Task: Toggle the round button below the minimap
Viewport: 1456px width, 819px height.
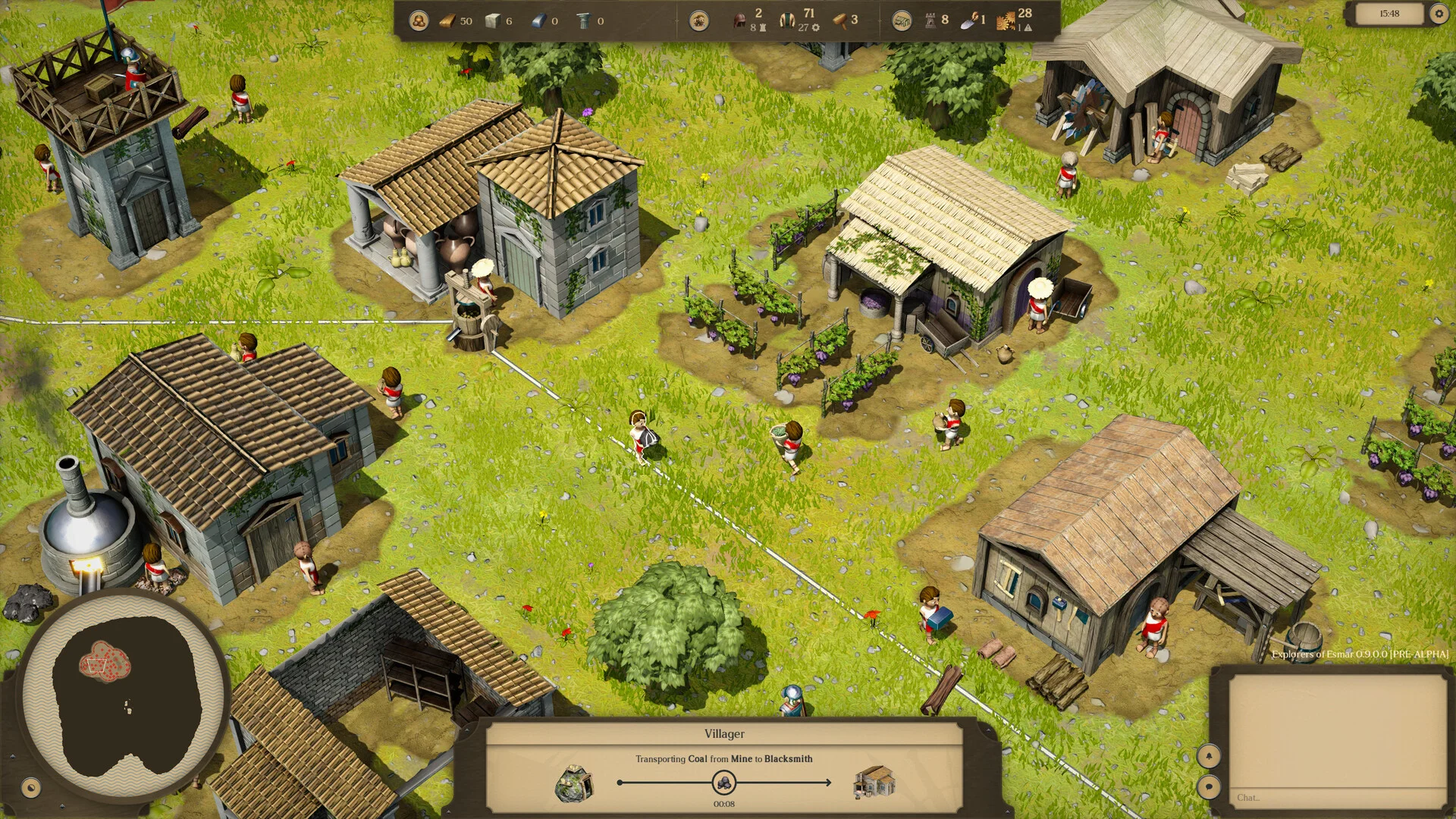Action: 30,787
